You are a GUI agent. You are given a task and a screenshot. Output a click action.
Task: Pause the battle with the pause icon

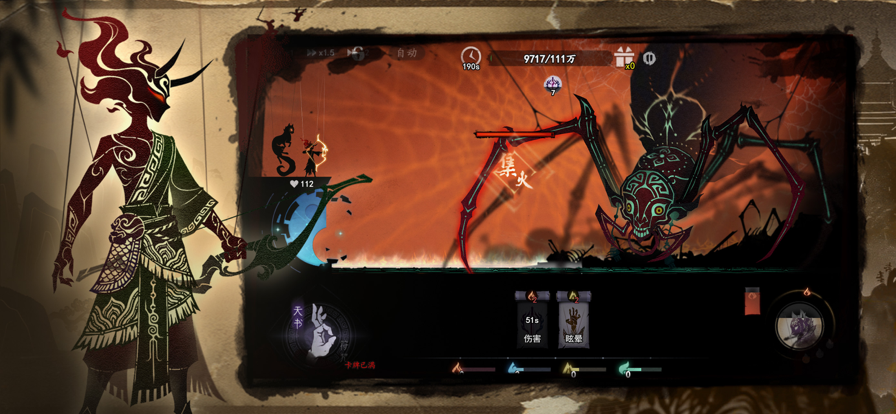(x=650, y=58)
